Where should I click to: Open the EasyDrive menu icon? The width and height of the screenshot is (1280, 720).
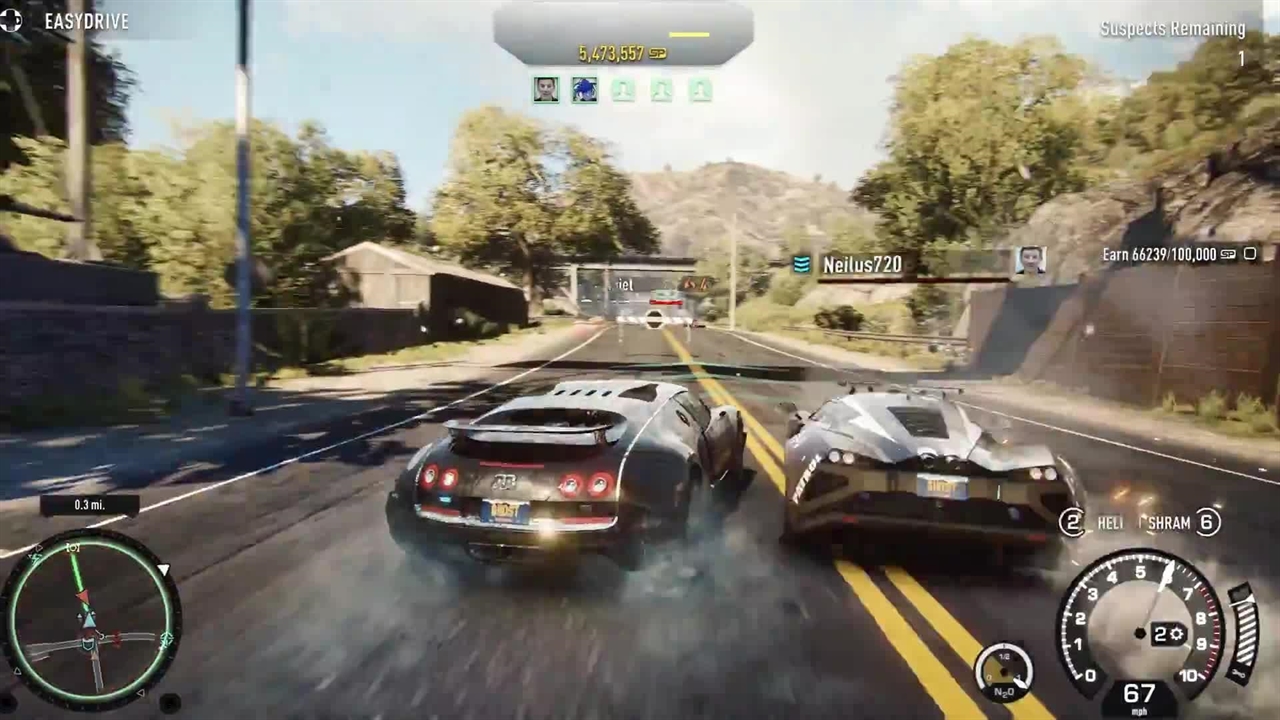coord(11,20)
